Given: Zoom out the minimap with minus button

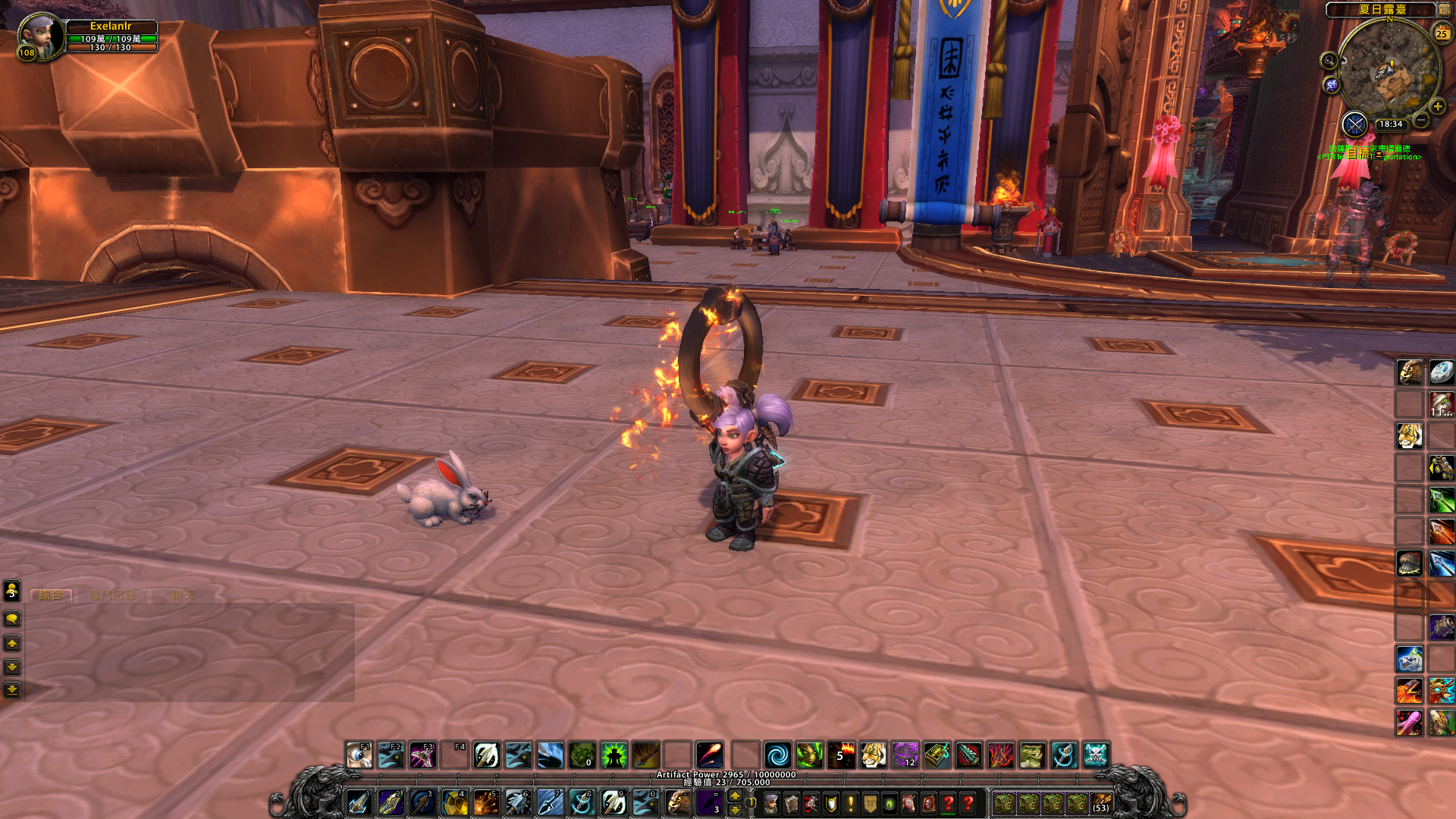Looking at the screenshot, I should click(1421, 120).
